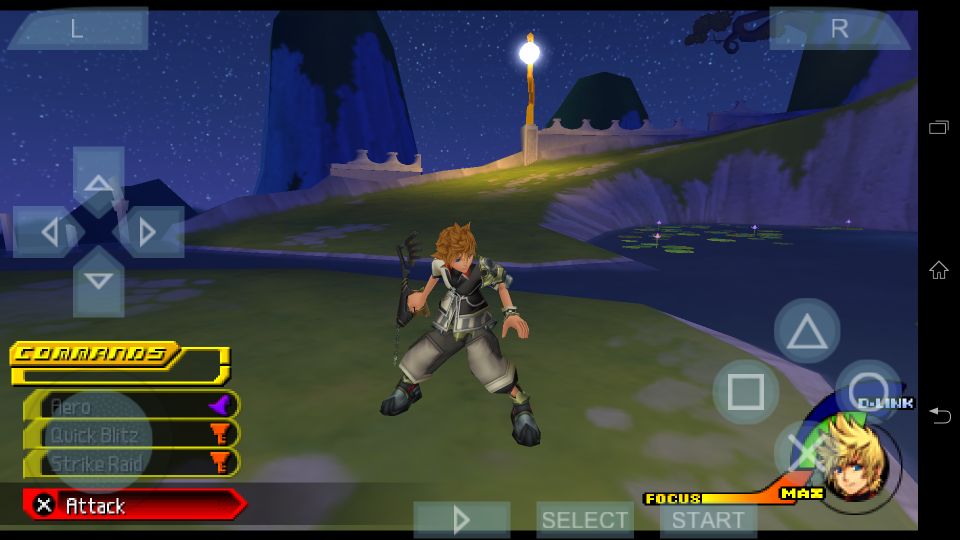The width and height of the screenshot is (960, 540).
Task: Tap the fast-forward arrow beside SELECT
Action: click(x=462, y=520)
